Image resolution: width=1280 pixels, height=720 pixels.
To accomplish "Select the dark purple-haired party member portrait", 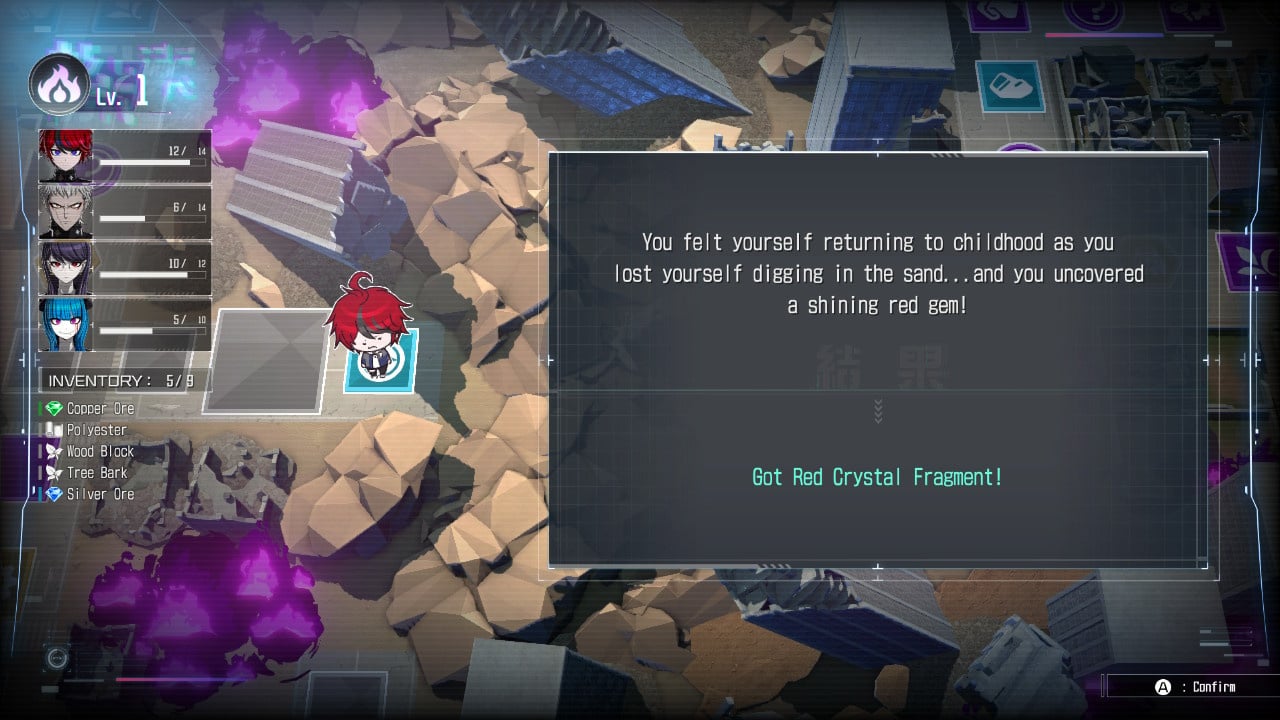I will (66, 268).
